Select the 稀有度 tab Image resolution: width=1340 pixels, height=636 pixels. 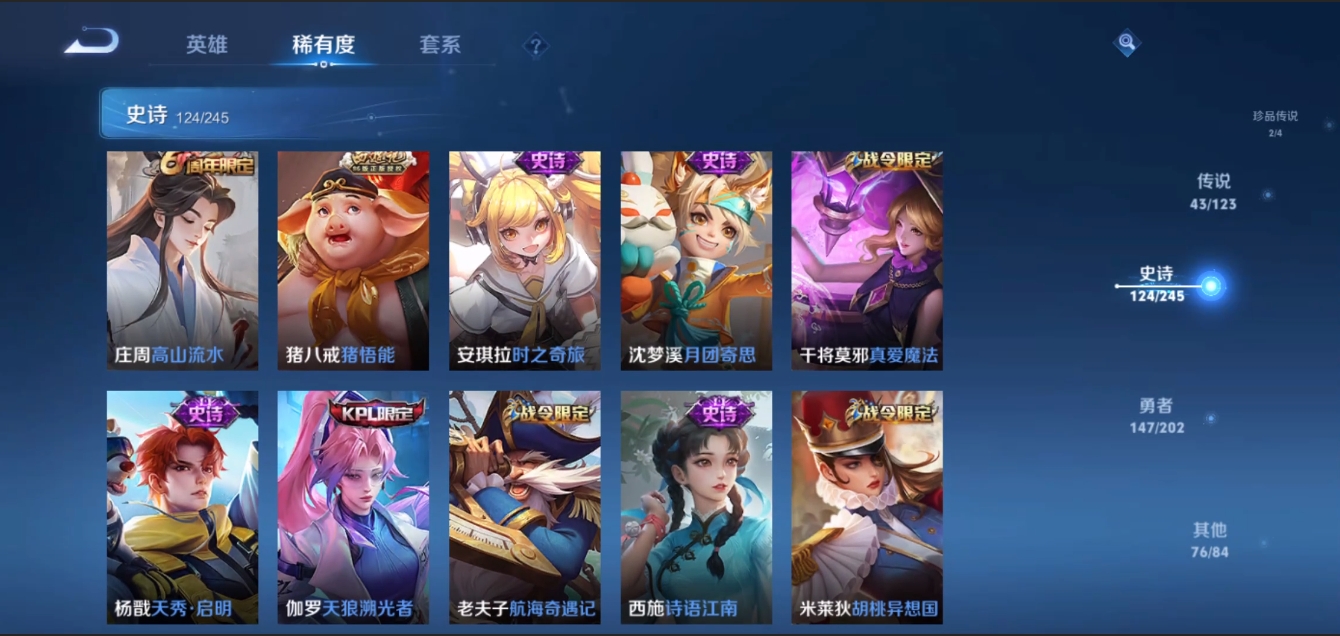click(323, 45)
